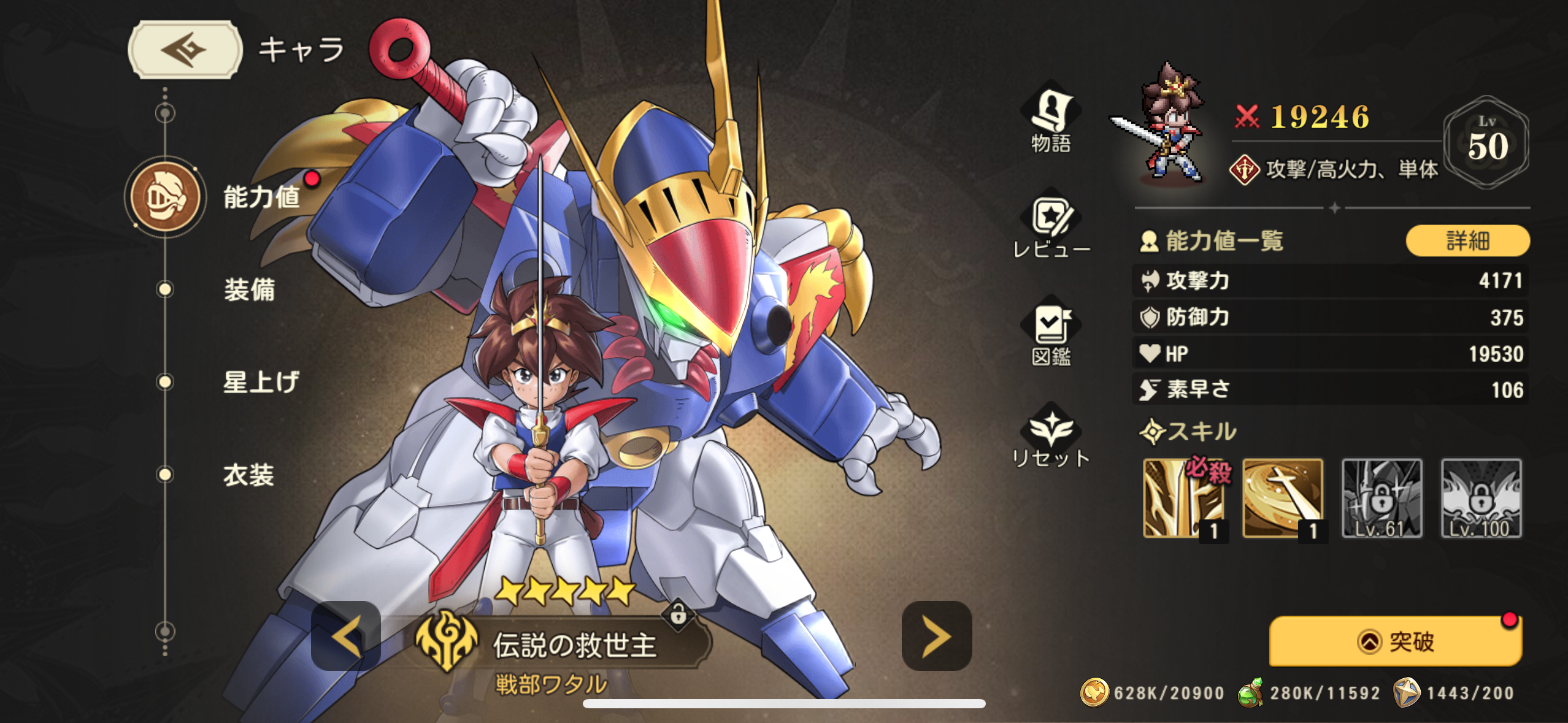The height and width of the screenshot is (723, 1568).
Task: Switch to the 星上げ star-up tab
Action: coord(261,382)
